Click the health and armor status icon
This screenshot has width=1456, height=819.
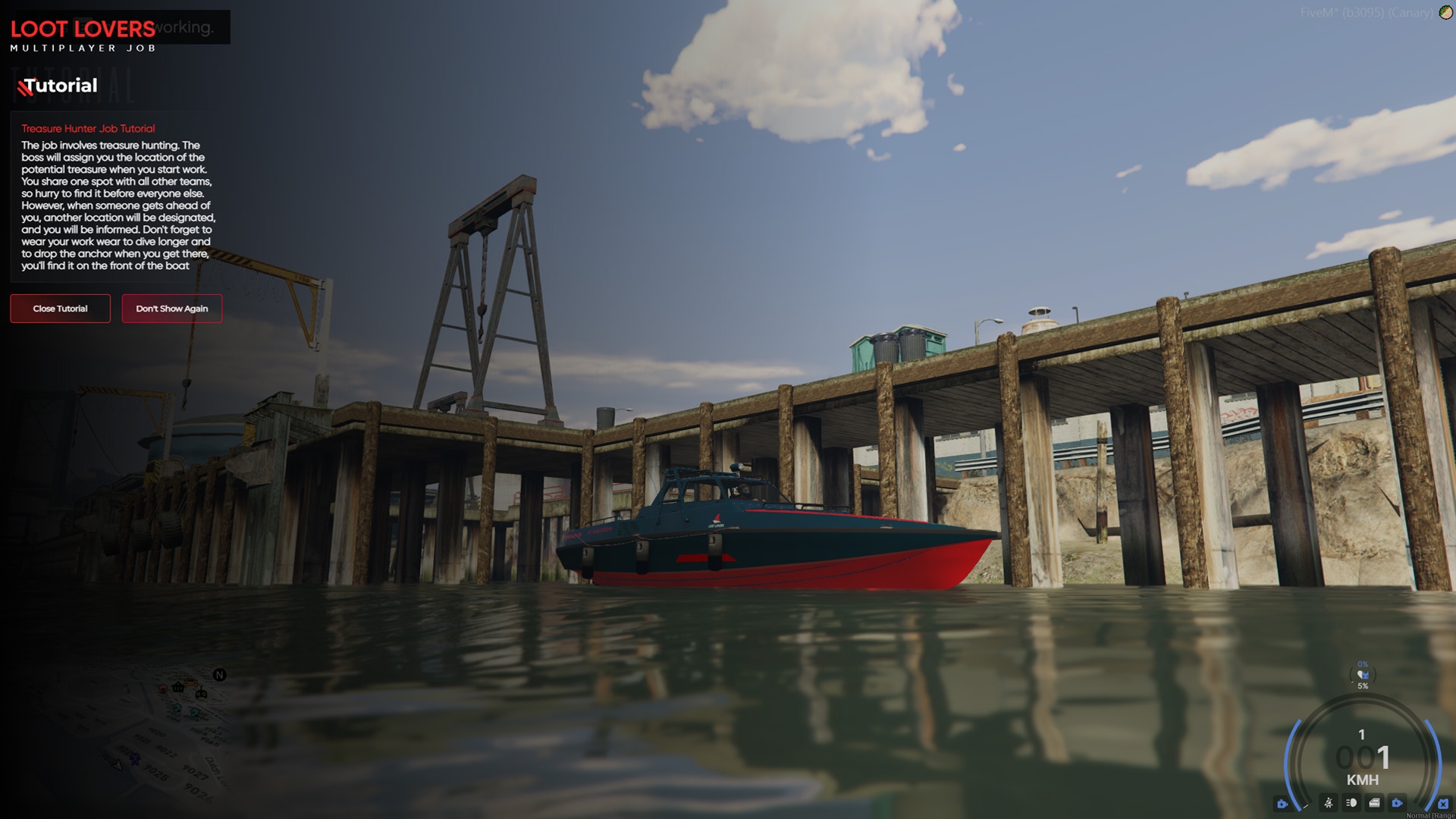1363,674
